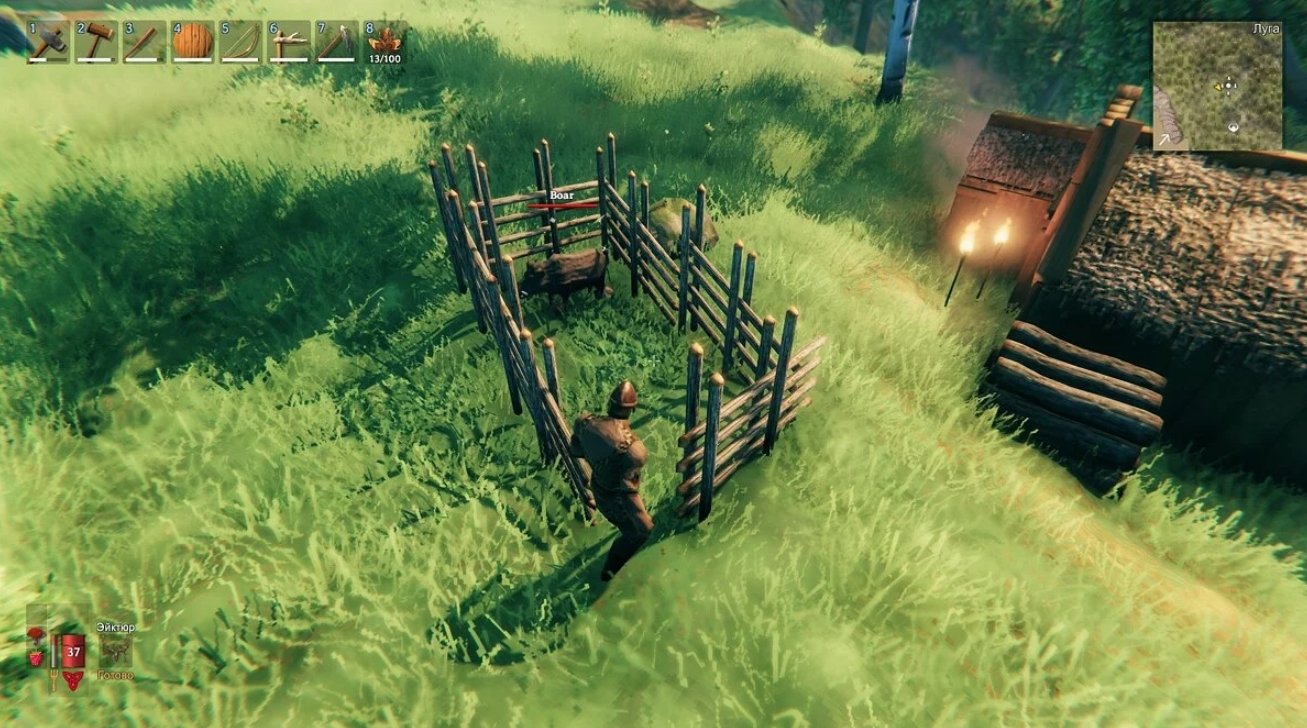
Task: Click the Готово status text under Eikthyr
Action: tap(114, 675)
